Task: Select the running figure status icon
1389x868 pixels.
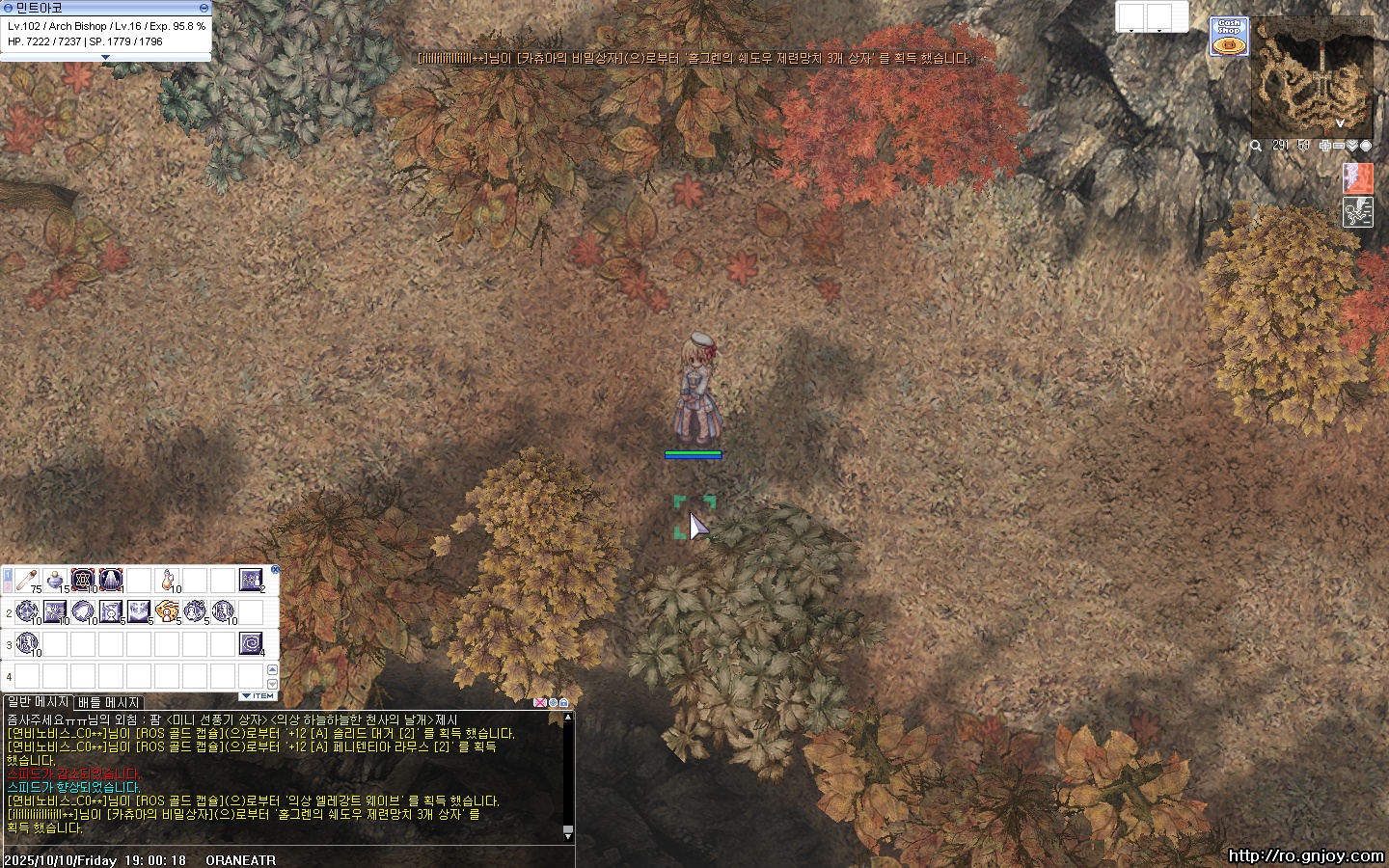Action: pyautogui.click(x=1357, y=212)
